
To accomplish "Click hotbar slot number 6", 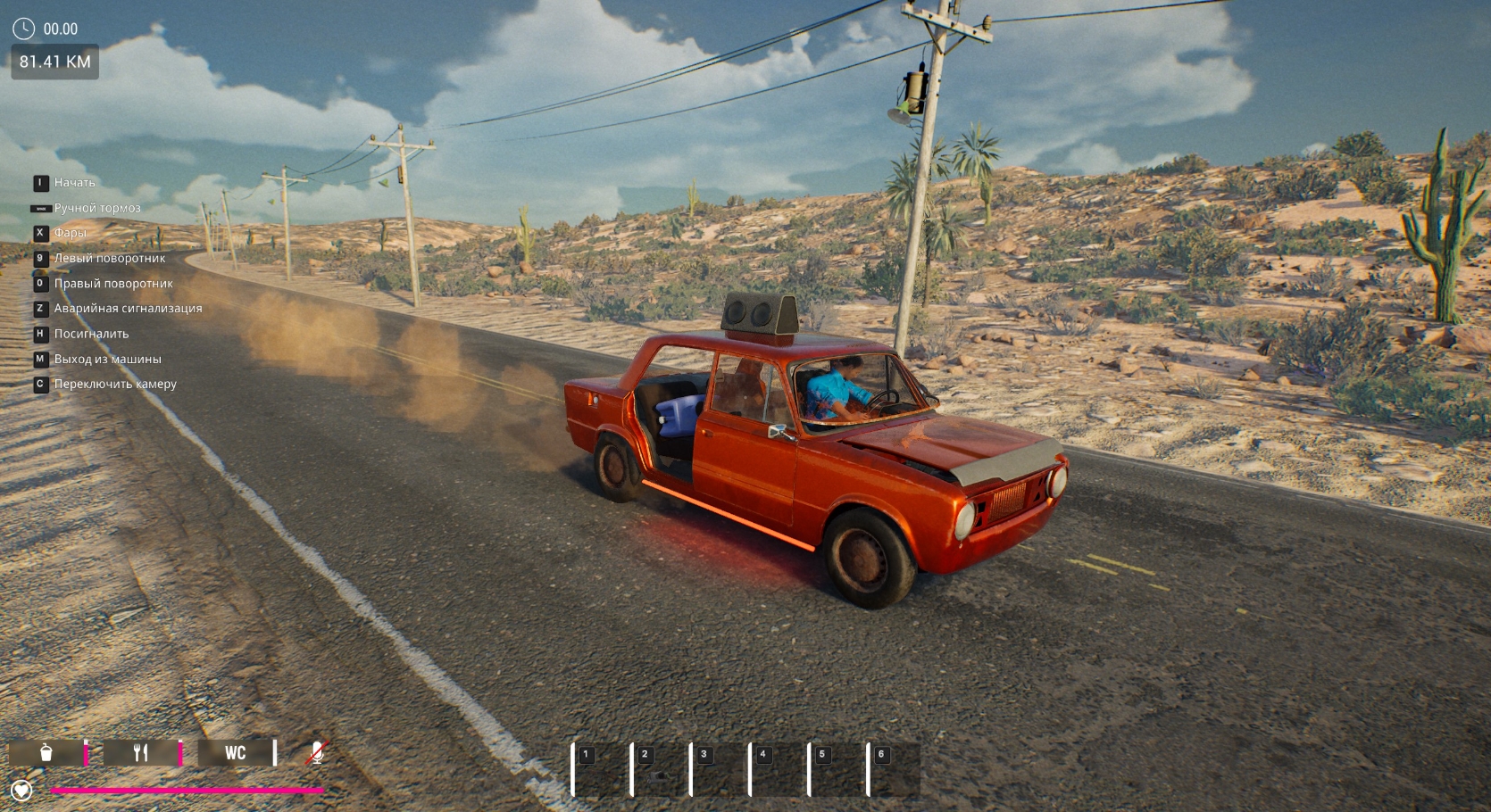I will point(895,769).
